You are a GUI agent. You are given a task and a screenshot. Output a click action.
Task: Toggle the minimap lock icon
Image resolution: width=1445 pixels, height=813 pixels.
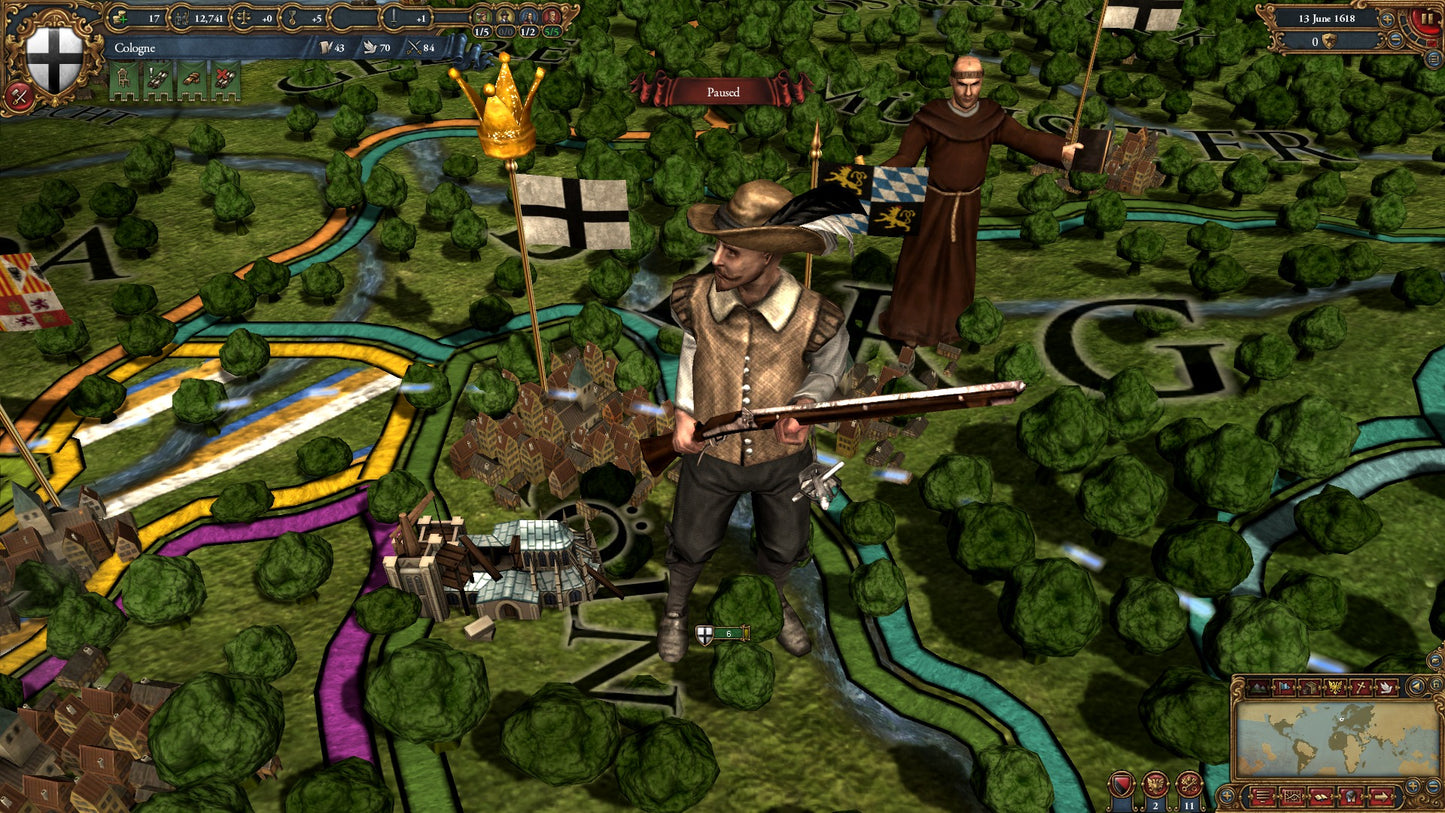[x=1437, y=683]
